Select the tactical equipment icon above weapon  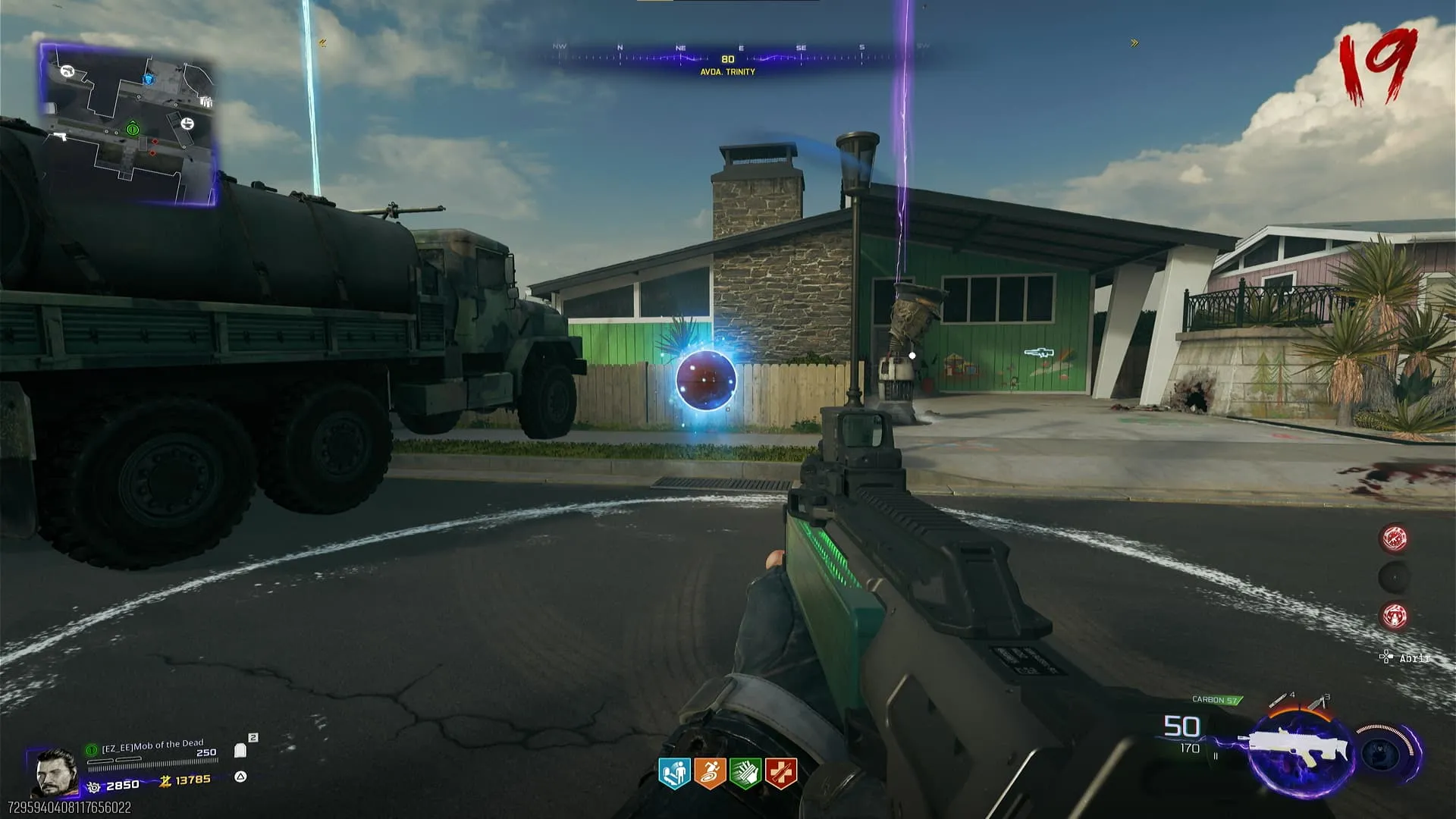1317,702
